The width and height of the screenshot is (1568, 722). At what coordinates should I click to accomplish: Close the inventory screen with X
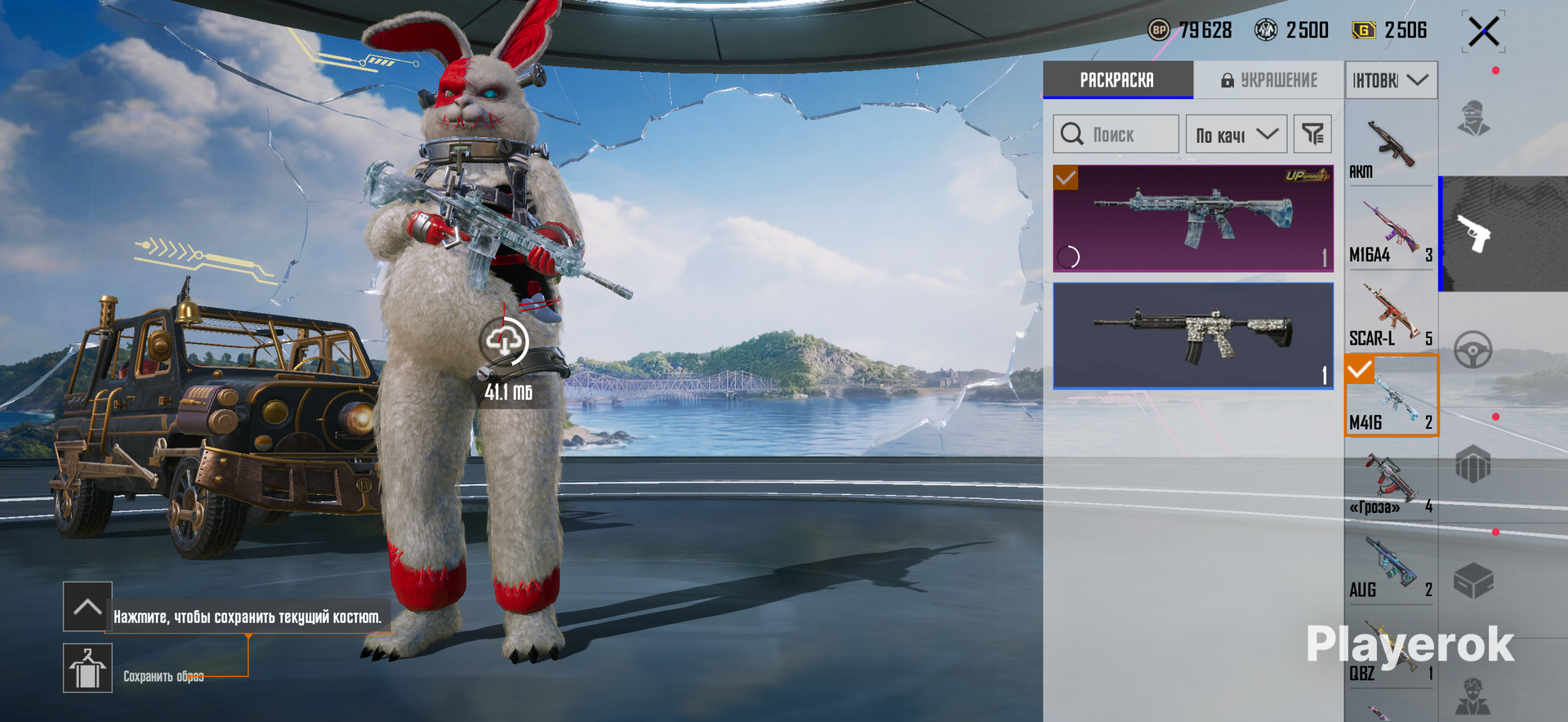tap(1483, 33)
